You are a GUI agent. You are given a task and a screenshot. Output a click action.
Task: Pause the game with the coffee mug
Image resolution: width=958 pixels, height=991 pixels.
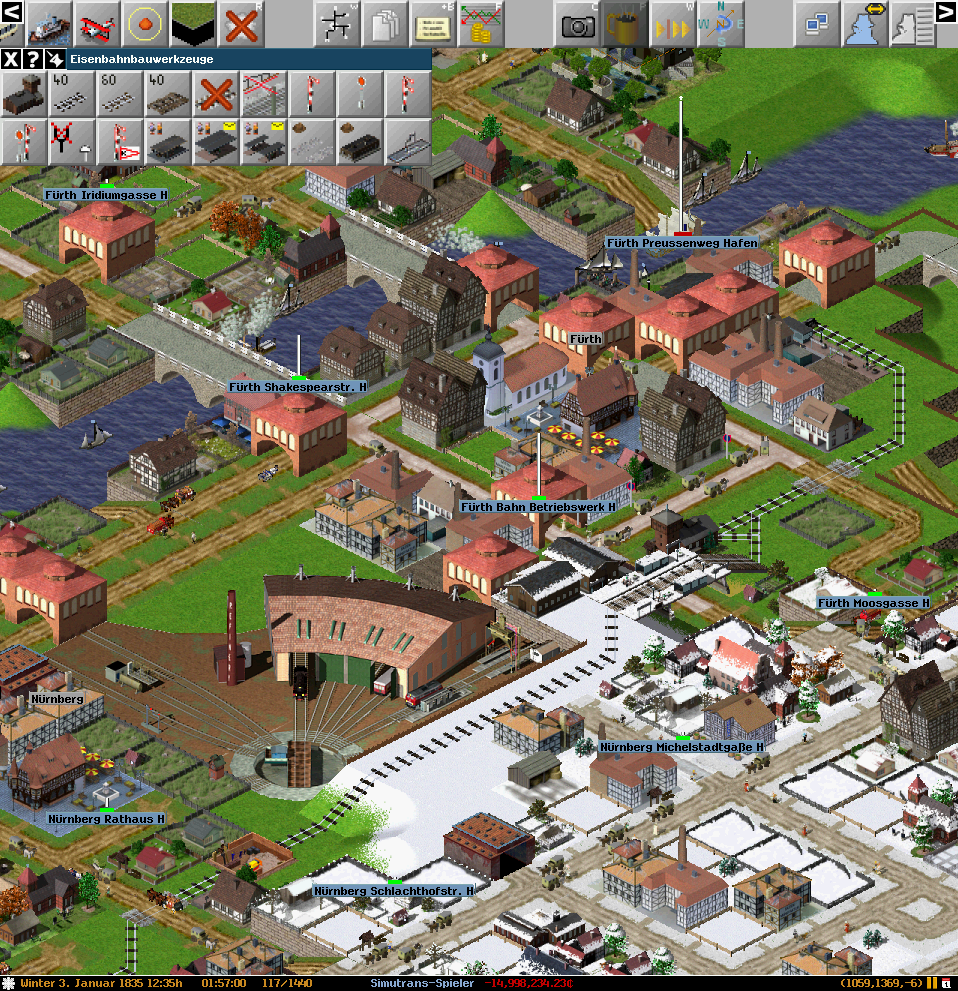(625, 22)
